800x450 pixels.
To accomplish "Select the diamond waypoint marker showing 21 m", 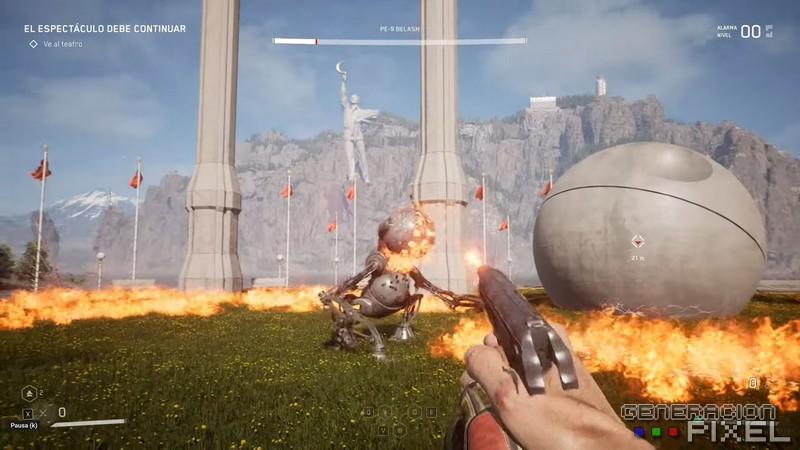I will 637,240.
